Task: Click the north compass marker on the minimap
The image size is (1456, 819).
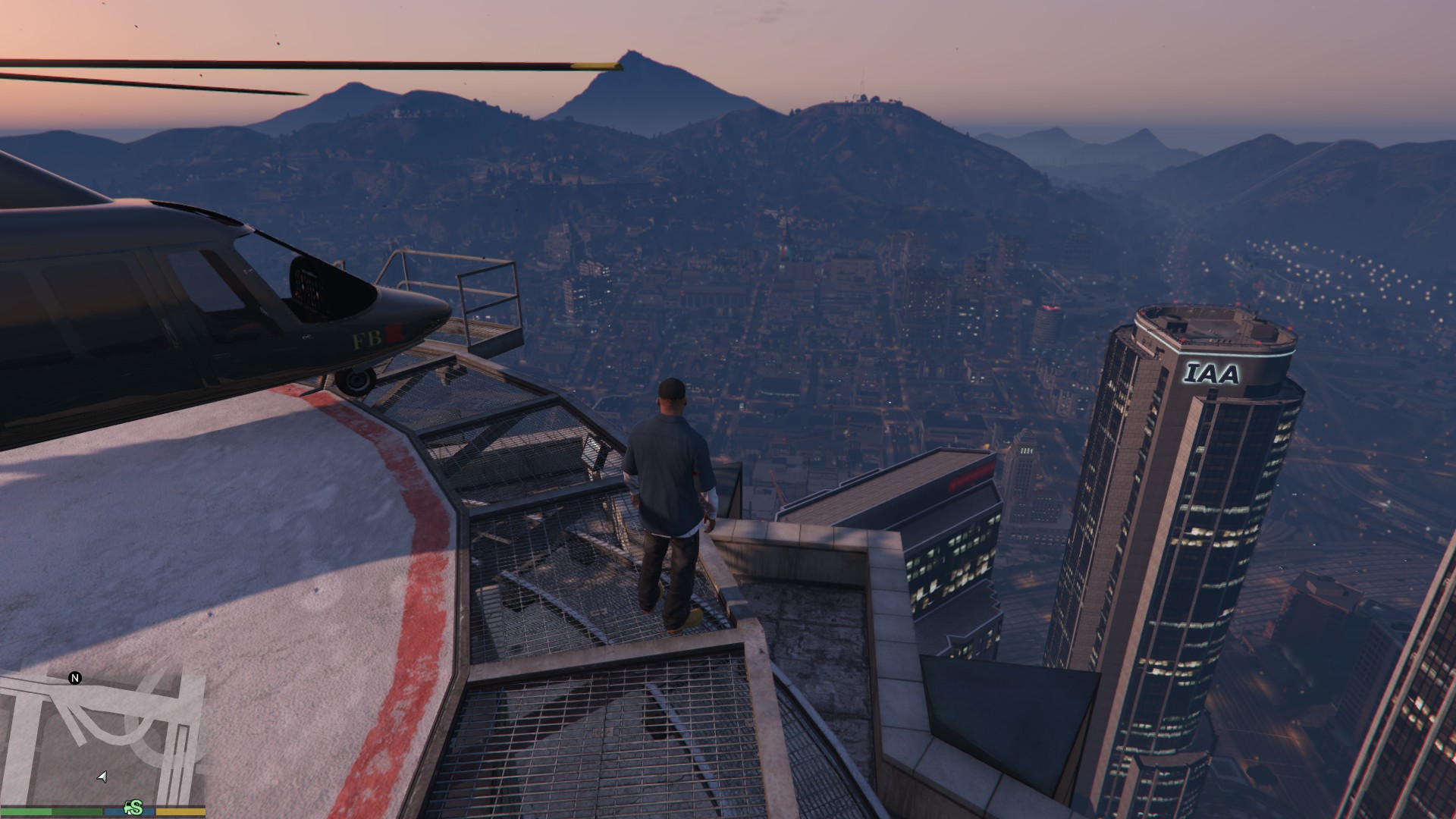Action: tap(75, 678)
